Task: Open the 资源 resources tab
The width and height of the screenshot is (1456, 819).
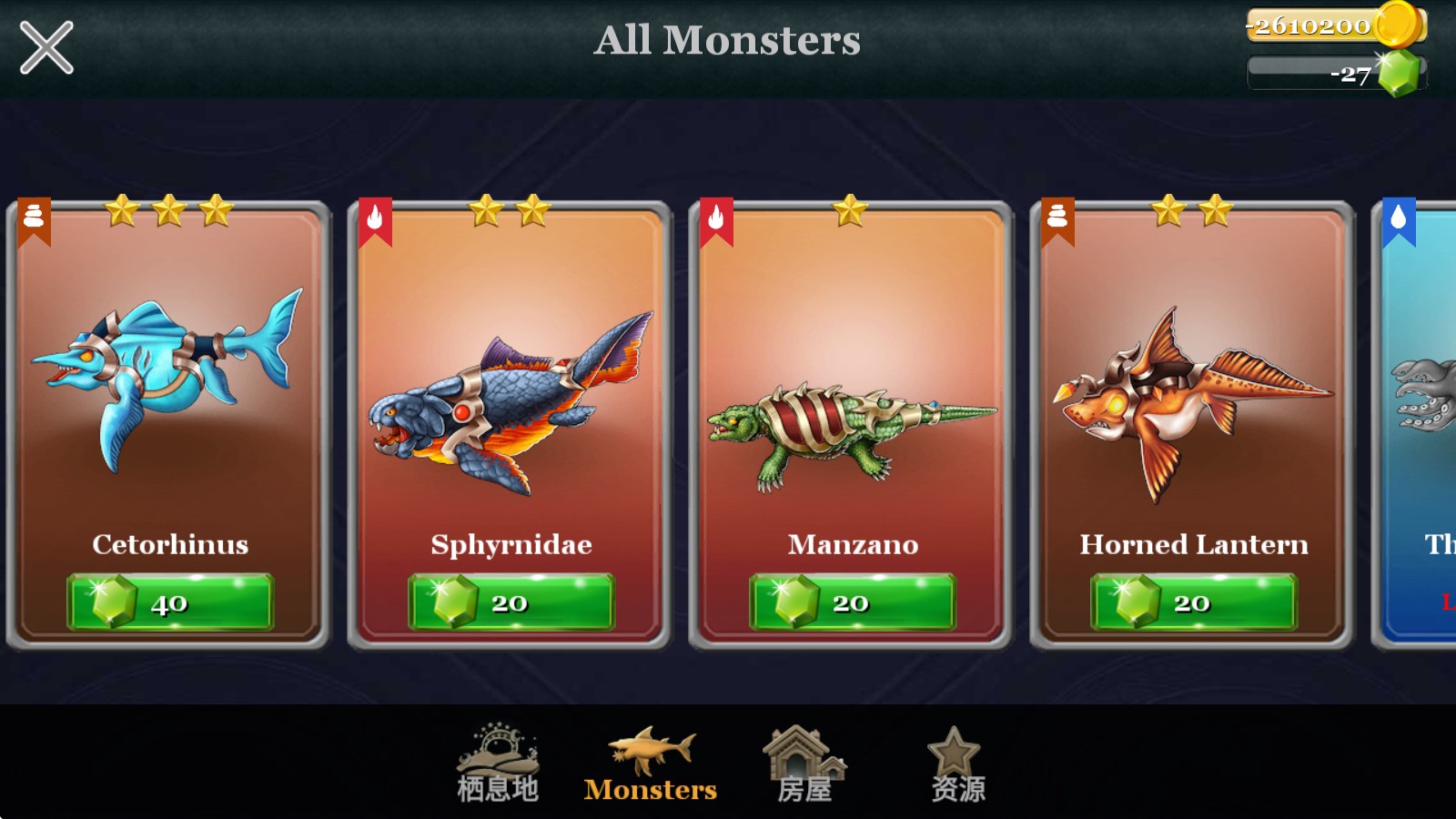Action: 956,764
